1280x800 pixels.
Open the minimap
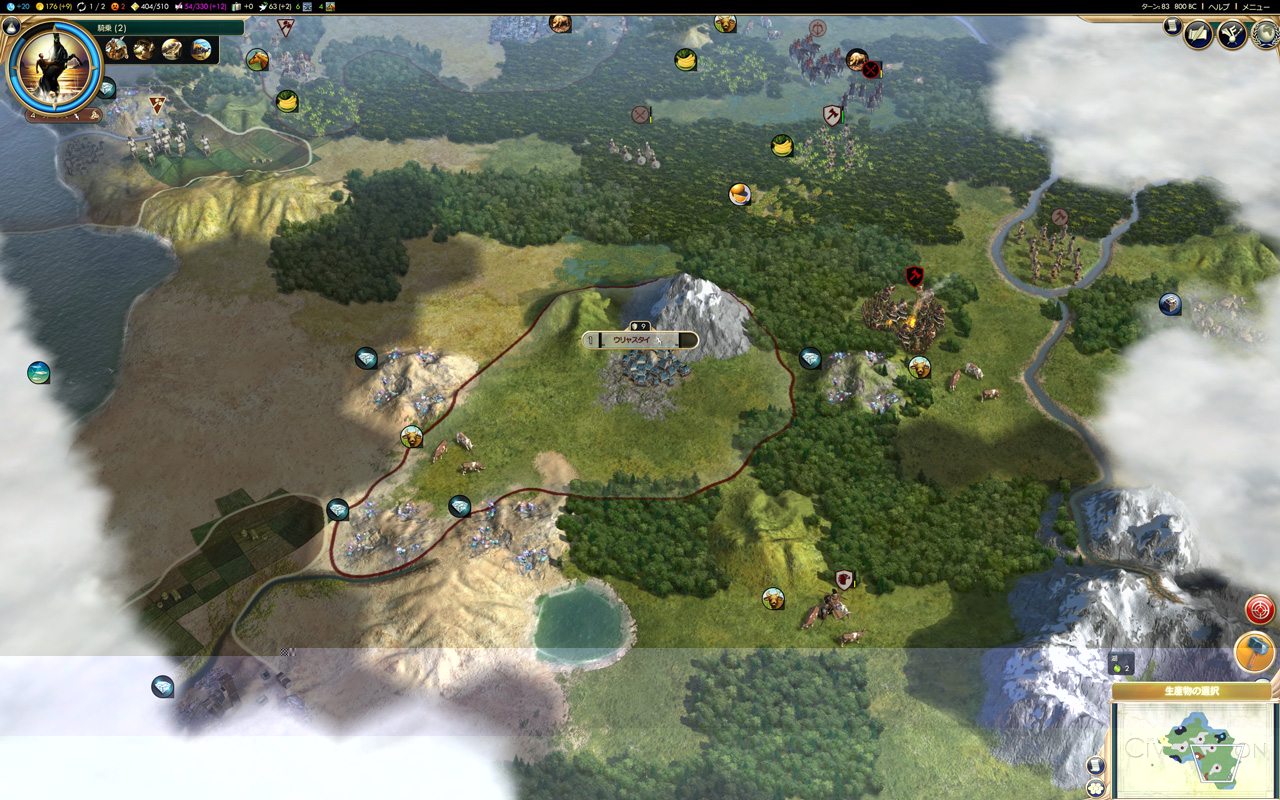pyautogui.click(x=1194, y=751)
